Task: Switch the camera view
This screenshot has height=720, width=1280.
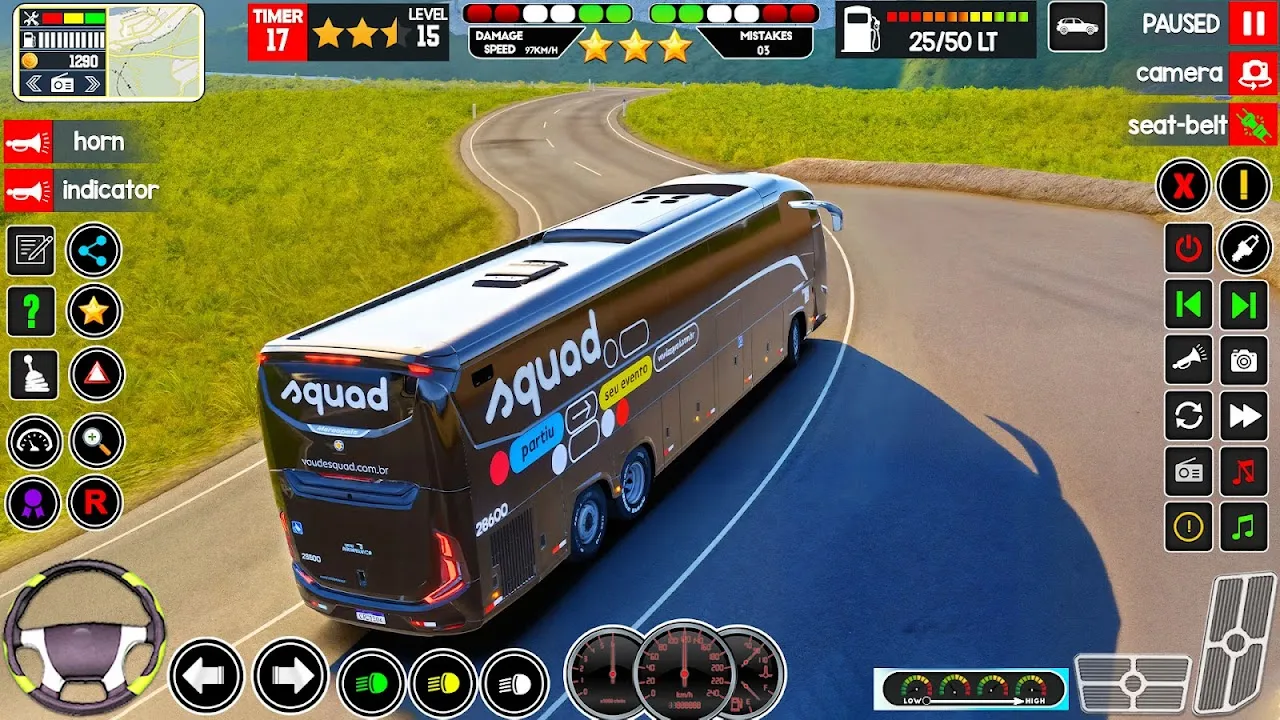Action: (x=1253, y=73)
